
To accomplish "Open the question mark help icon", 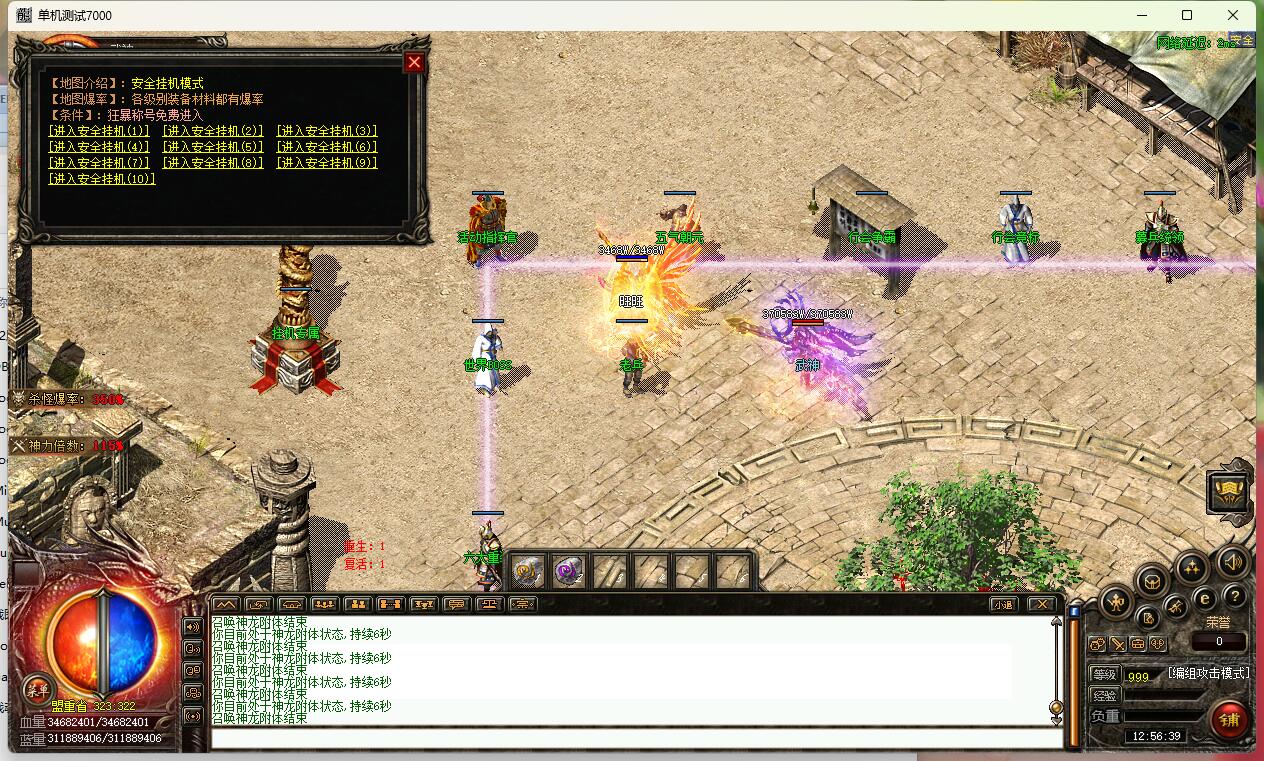I will [x=1234, y=597].
